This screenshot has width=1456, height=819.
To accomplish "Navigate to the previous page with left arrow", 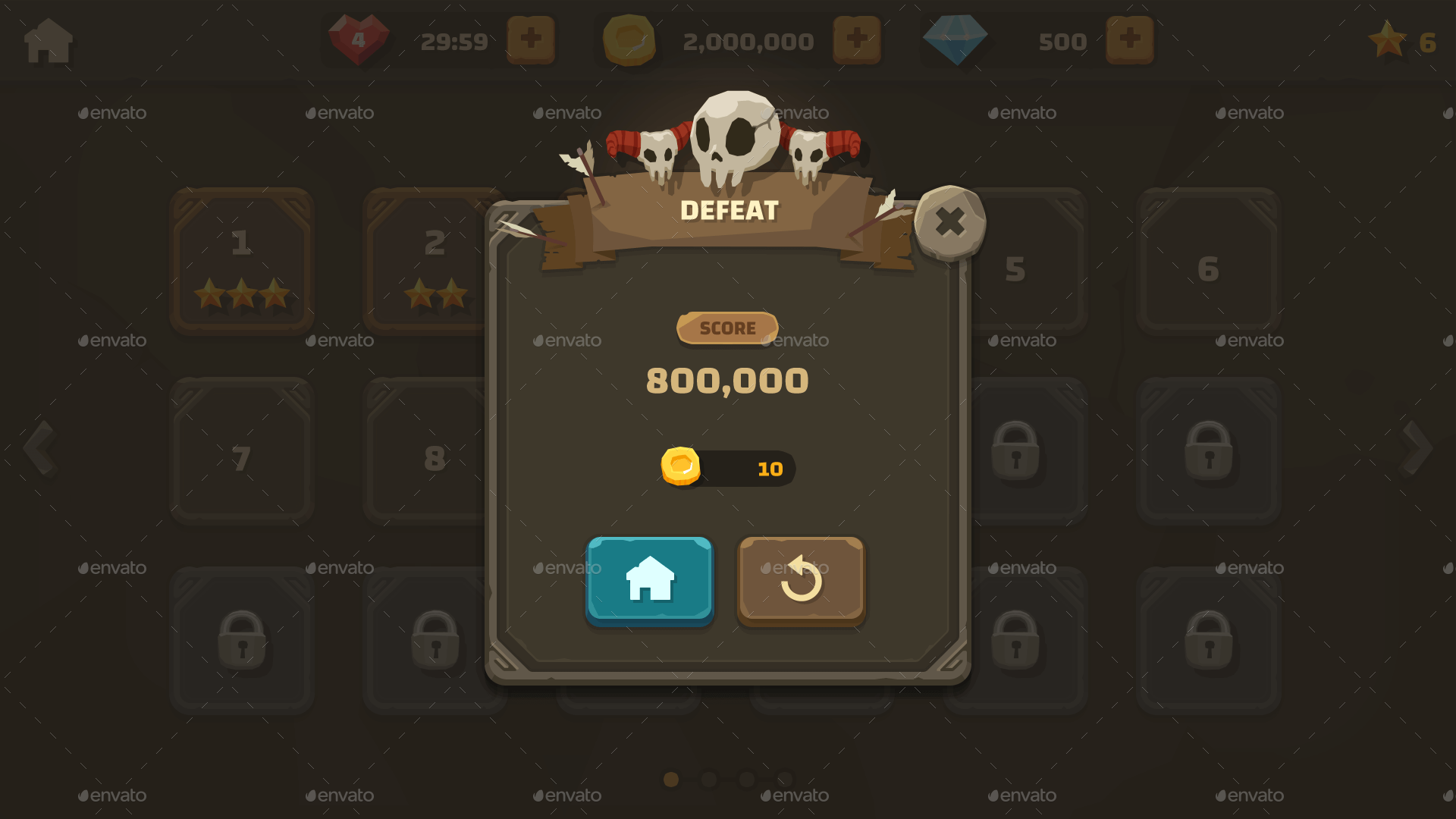I will (x=39, y=447).
